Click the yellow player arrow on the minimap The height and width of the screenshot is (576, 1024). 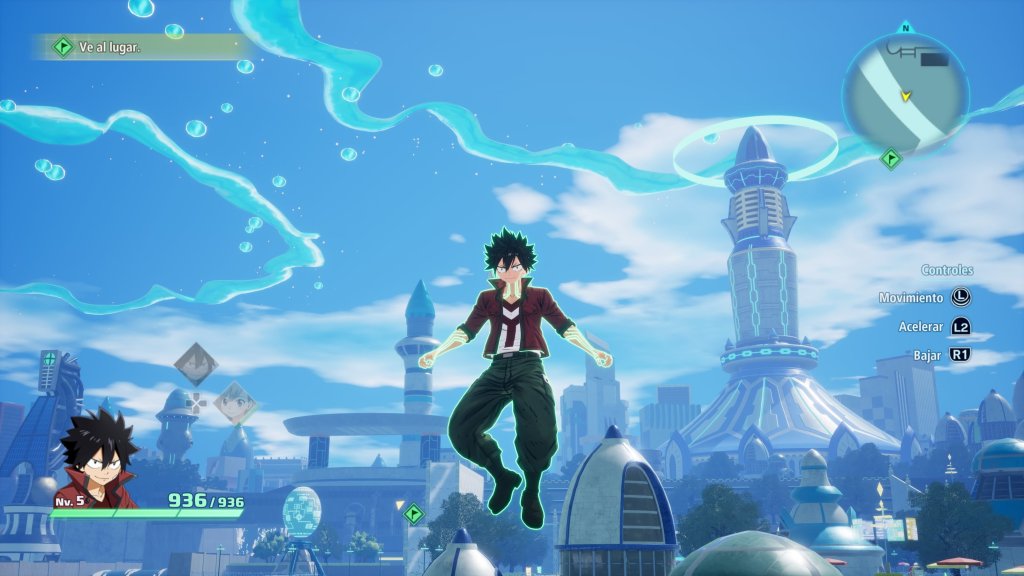tap(906, 96)
